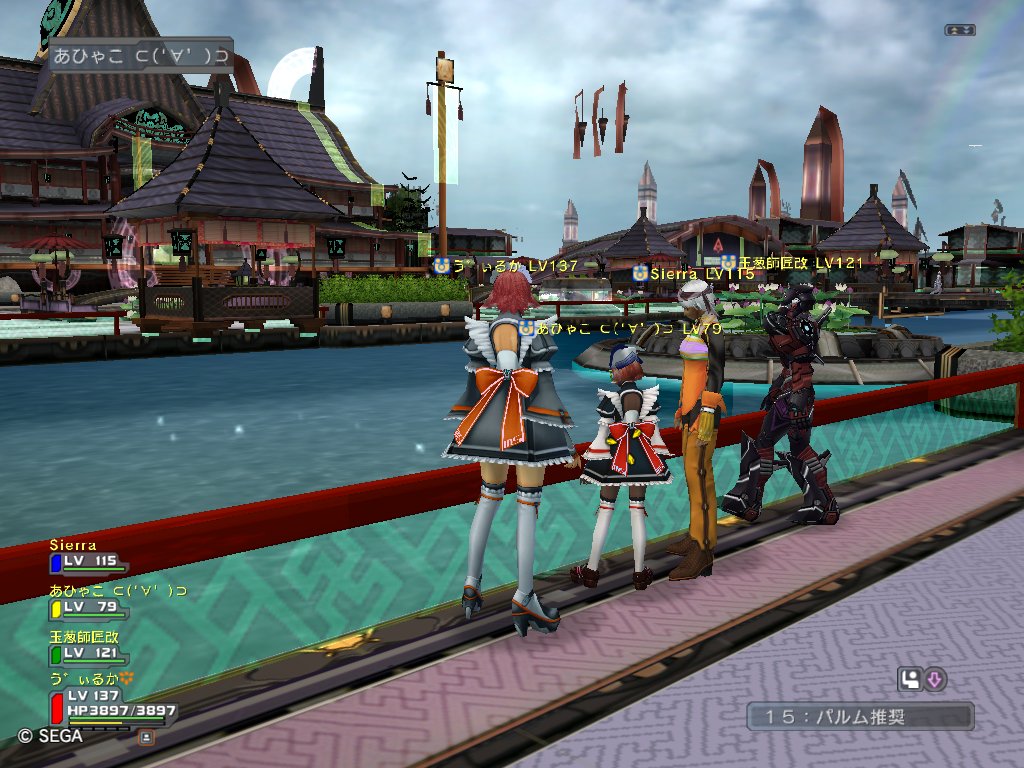
Task: Open the seated player status icon
Action: click(x=908, y=680)
